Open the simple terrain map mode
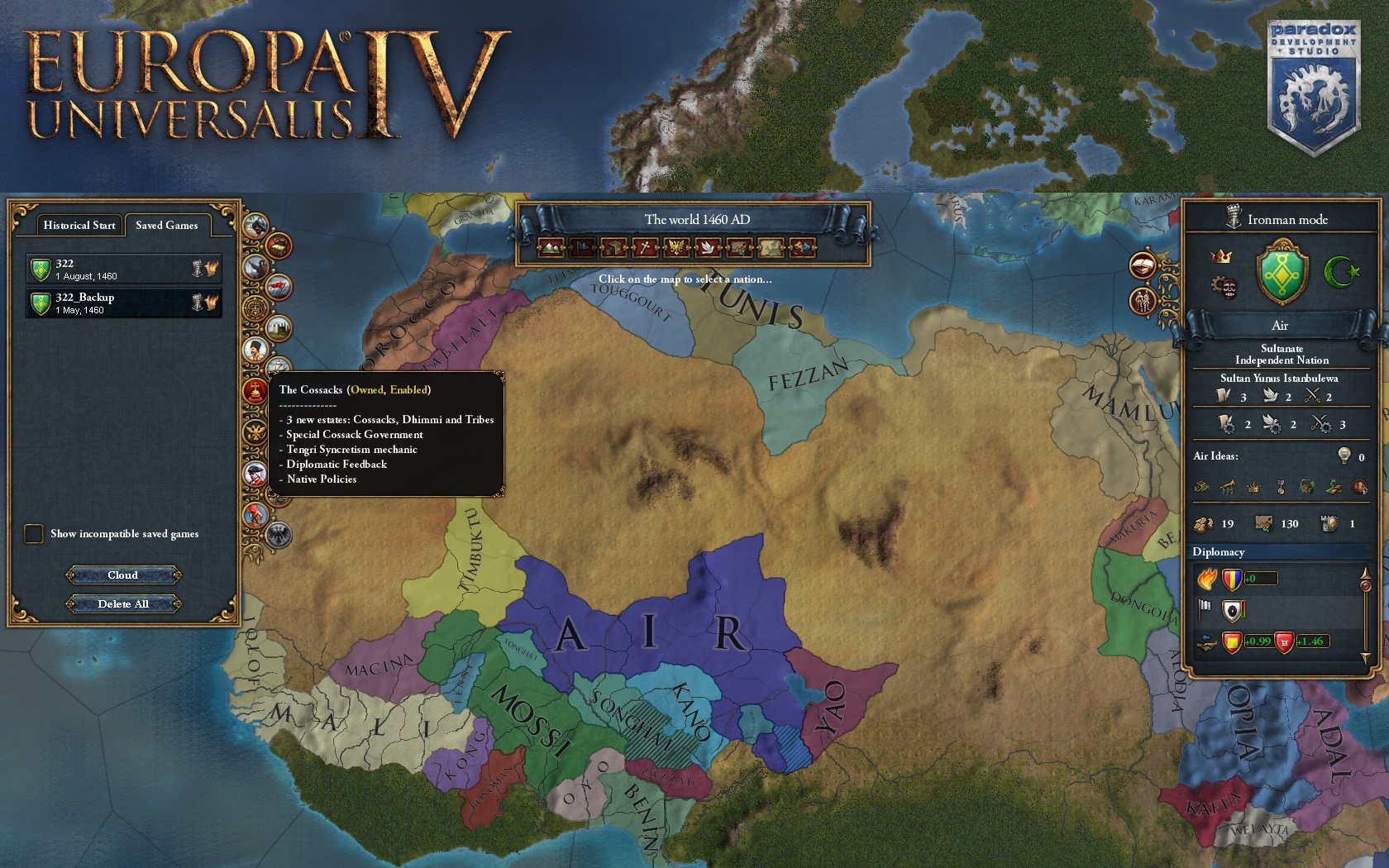The image size is (1389, 868). (x=771, y=246)
